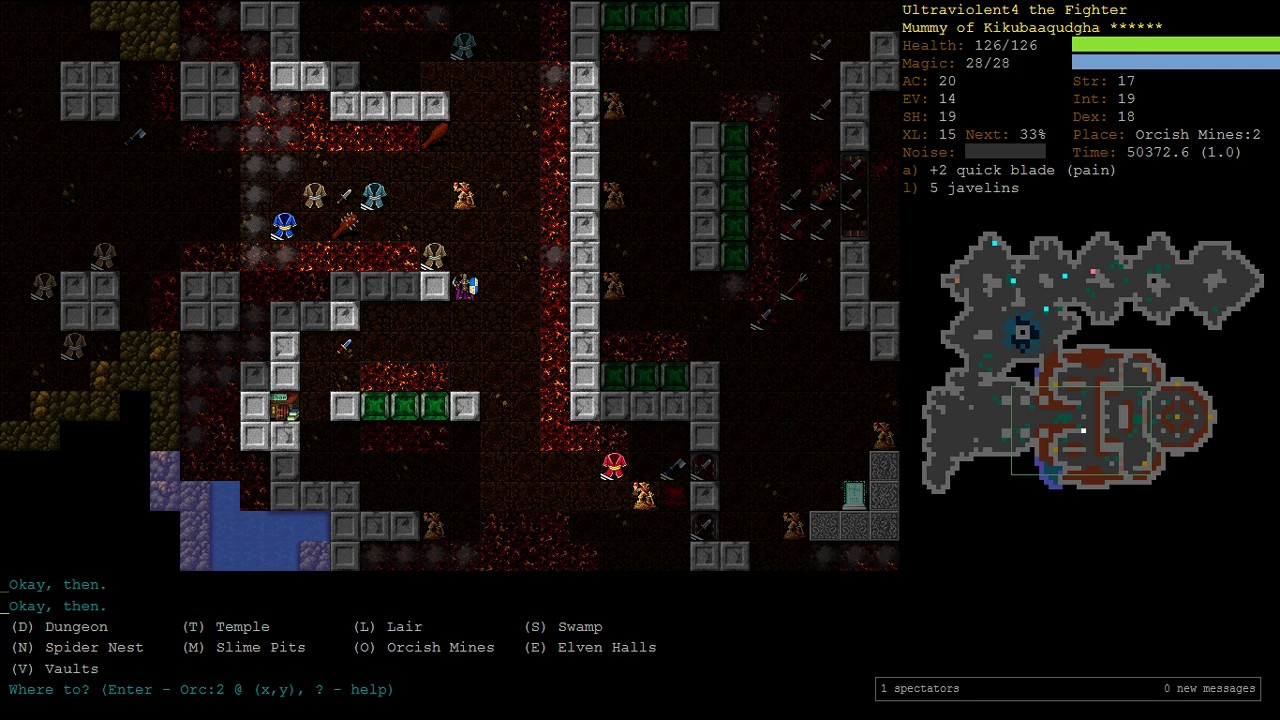The image size is (1280, 720).
Task: Select Temple as travel destination
Action: coord(226,627)
